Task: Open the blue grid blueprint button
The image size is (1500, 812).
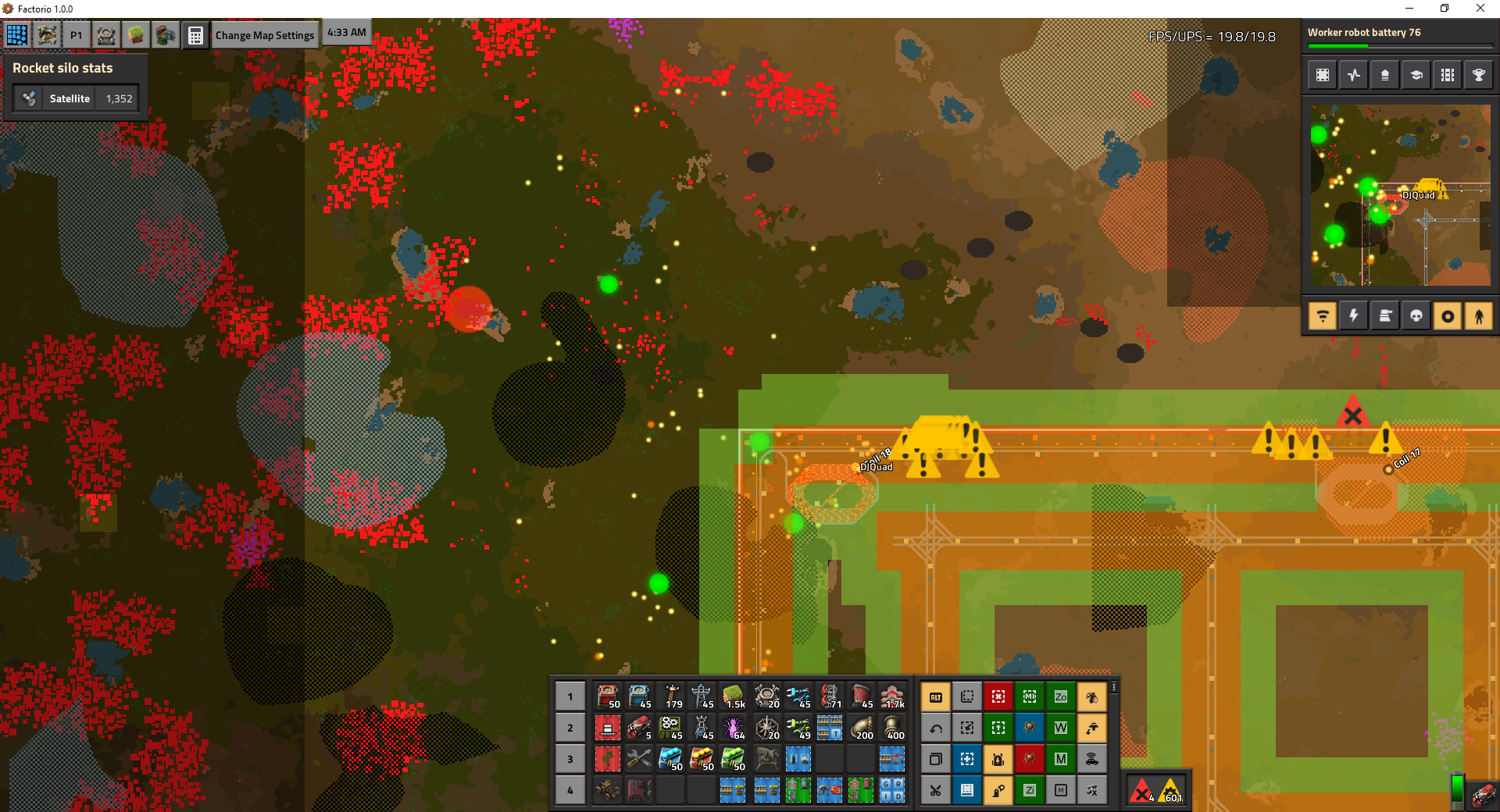Action: 16,35
